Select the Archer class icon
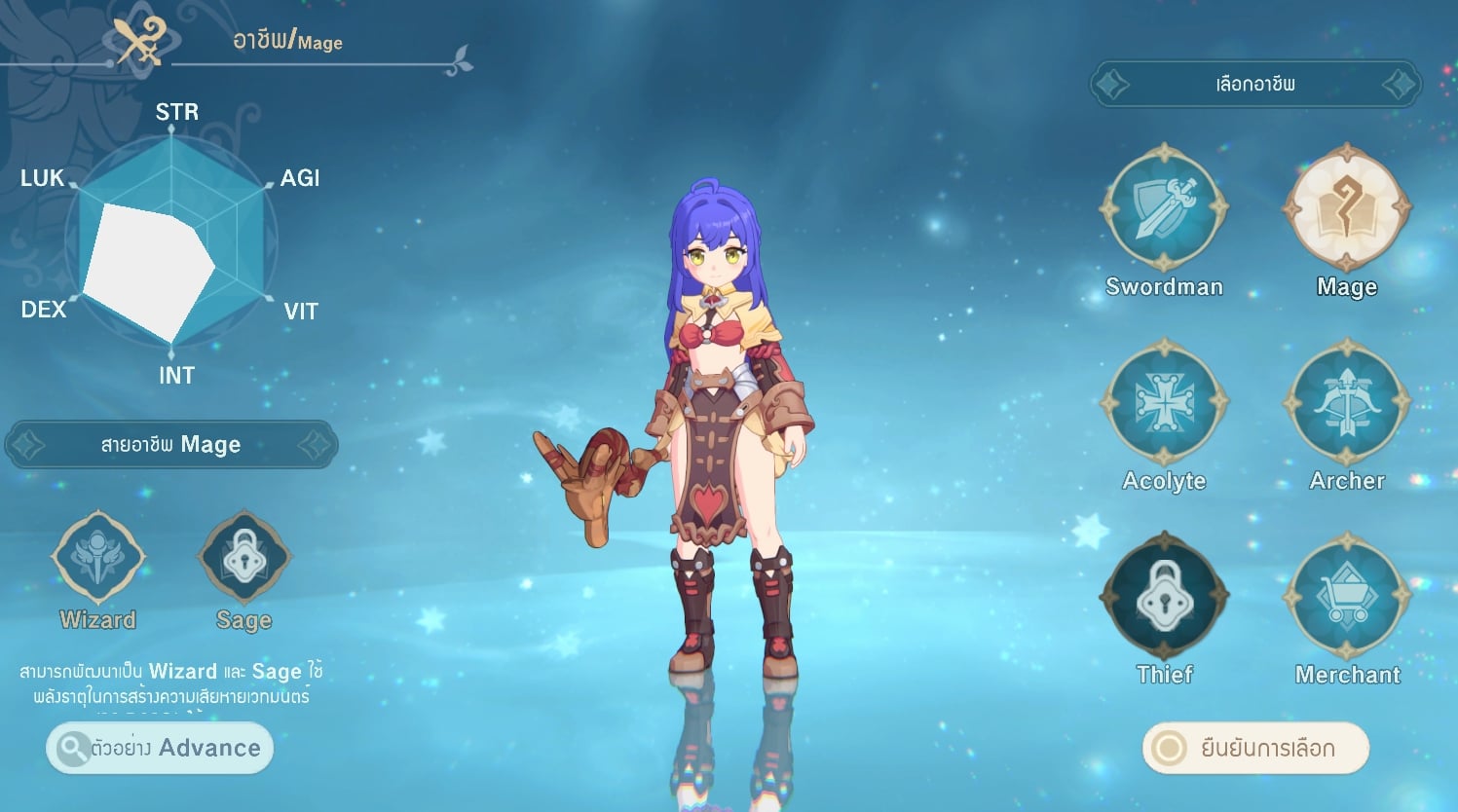This screenshot has width=1458, height=812. click(1346, 402)
